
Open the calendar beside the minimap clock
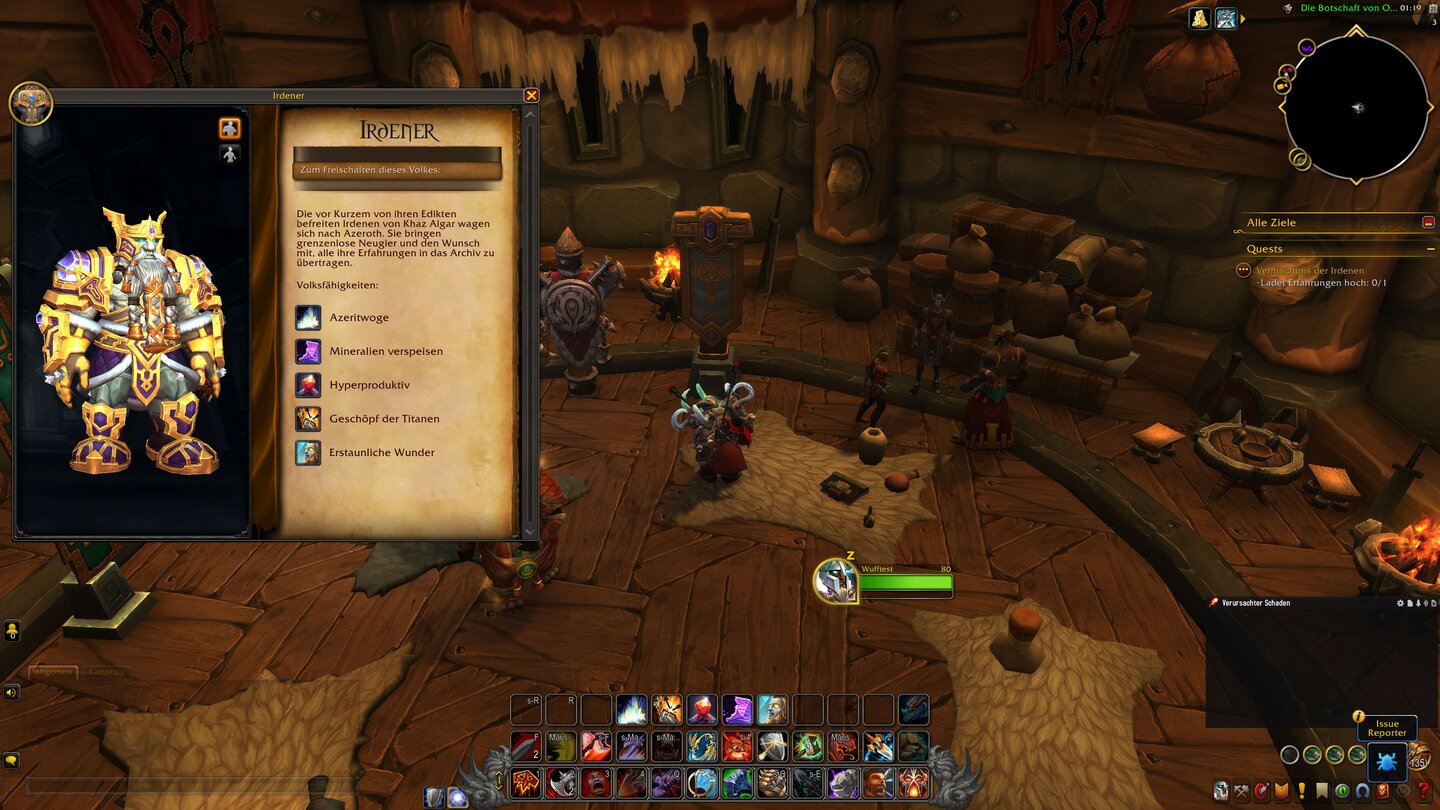coord(1433,9)
